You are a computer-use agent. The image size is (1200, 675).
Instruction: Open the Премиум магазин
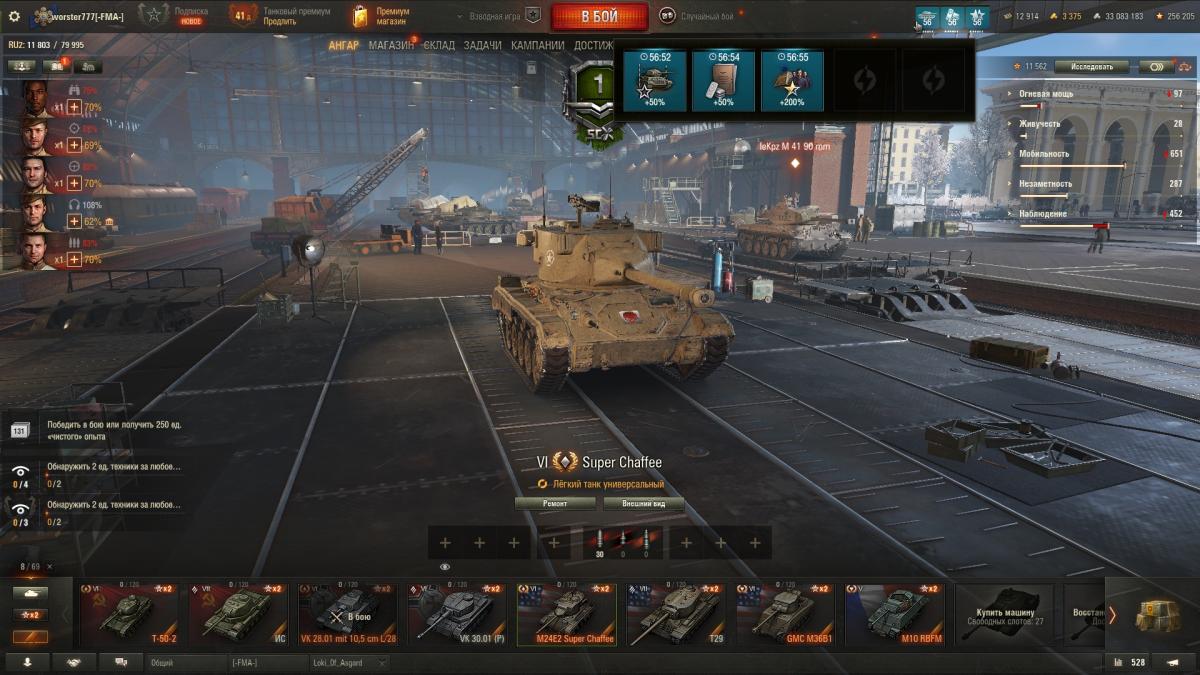(x=381, y=16)
